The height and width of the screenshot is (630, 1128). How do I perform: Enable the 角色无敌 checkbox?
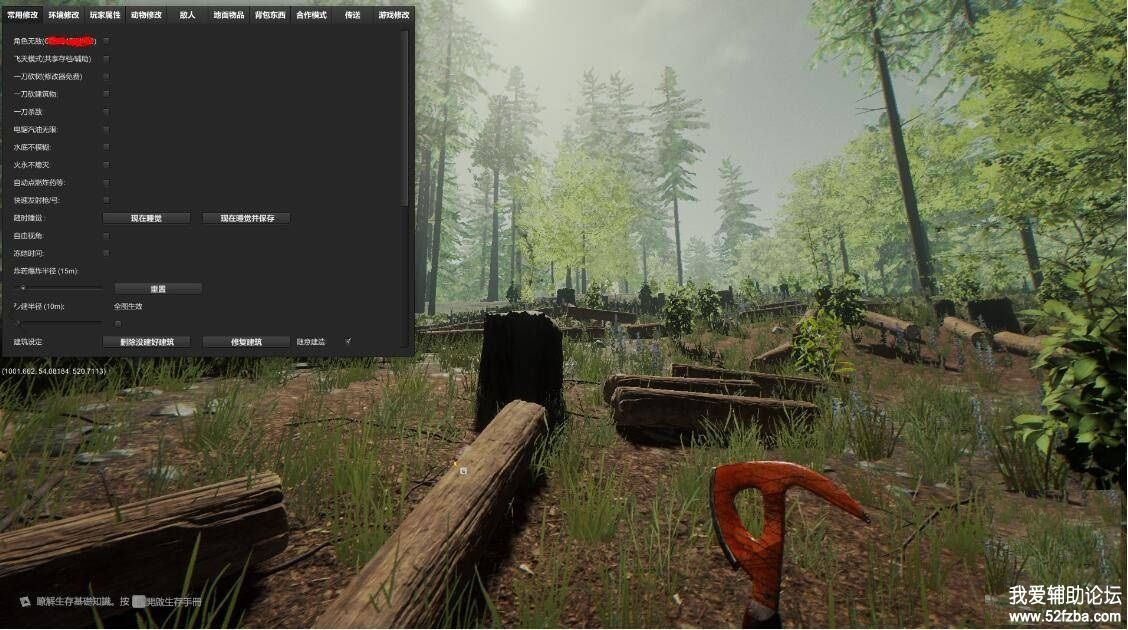coord(107,41)
